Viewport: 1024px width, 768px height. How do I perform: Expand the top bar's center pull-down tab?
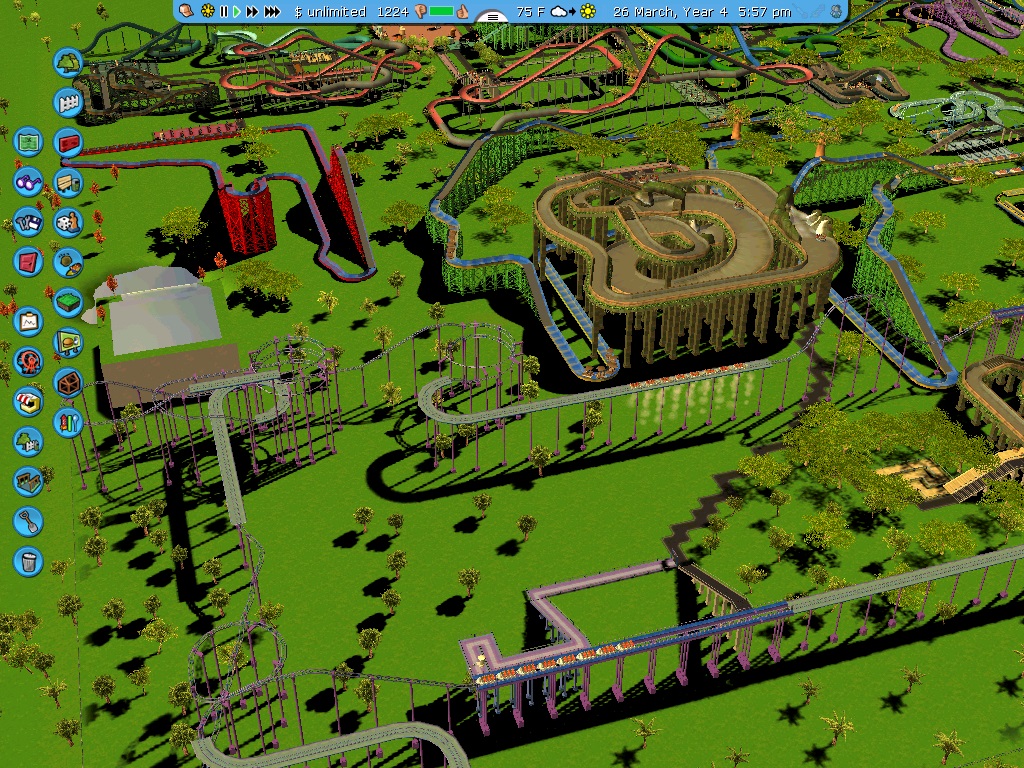(x=491, y=17)
